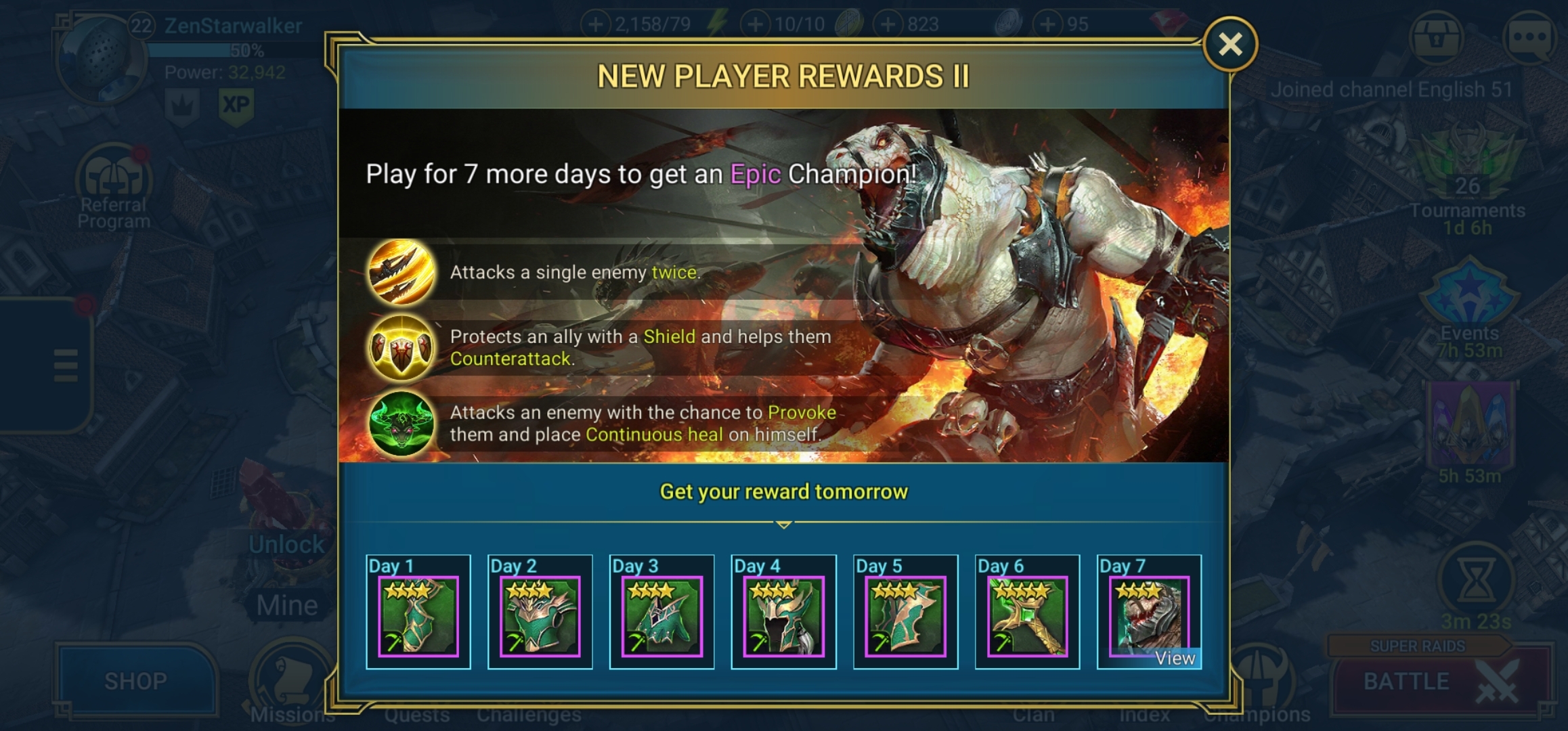Inspect the double-attack skill icon
This screenshot has width=1568, height=731.
click(x=401, y=272)
